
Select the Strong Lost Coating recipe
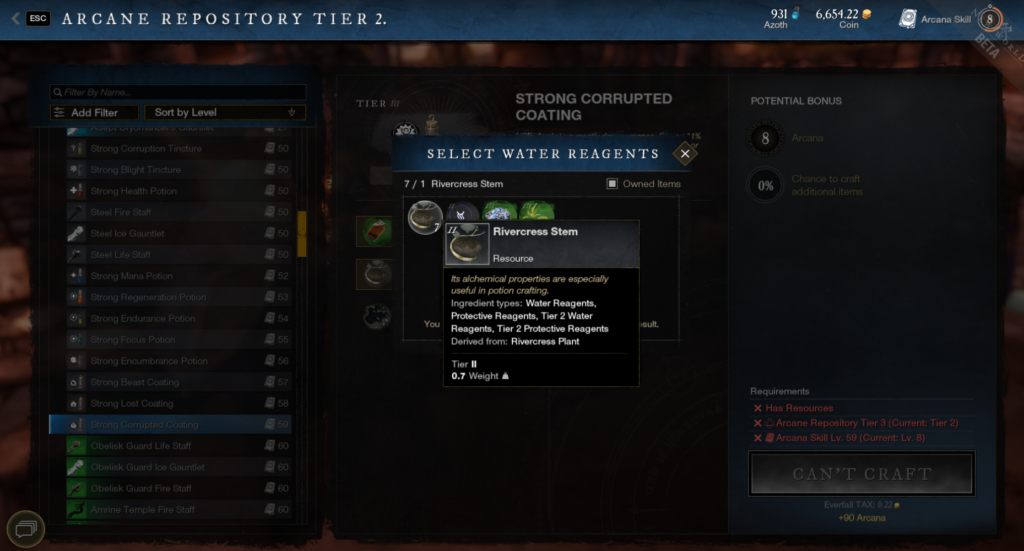click(x=131, y=403)
